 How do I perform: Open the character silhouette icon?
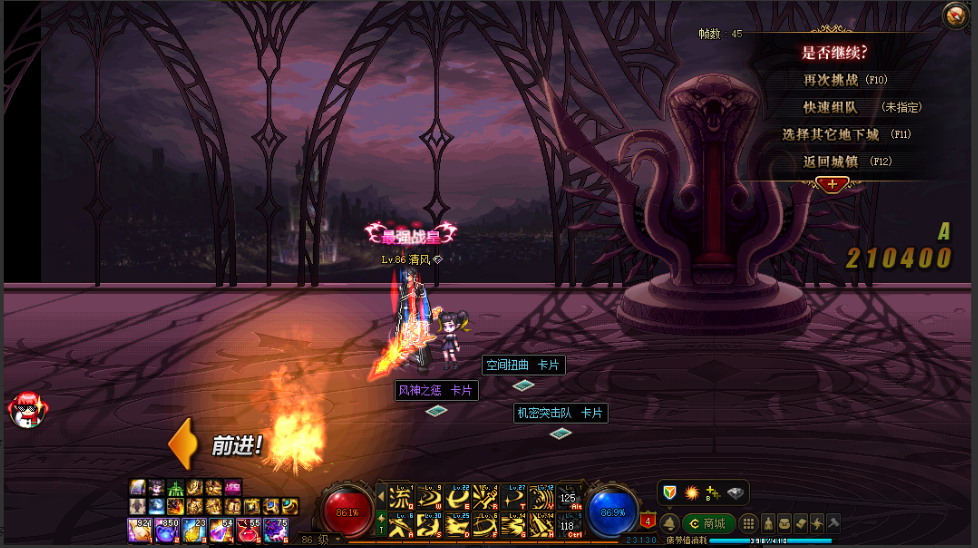point(767,523)
